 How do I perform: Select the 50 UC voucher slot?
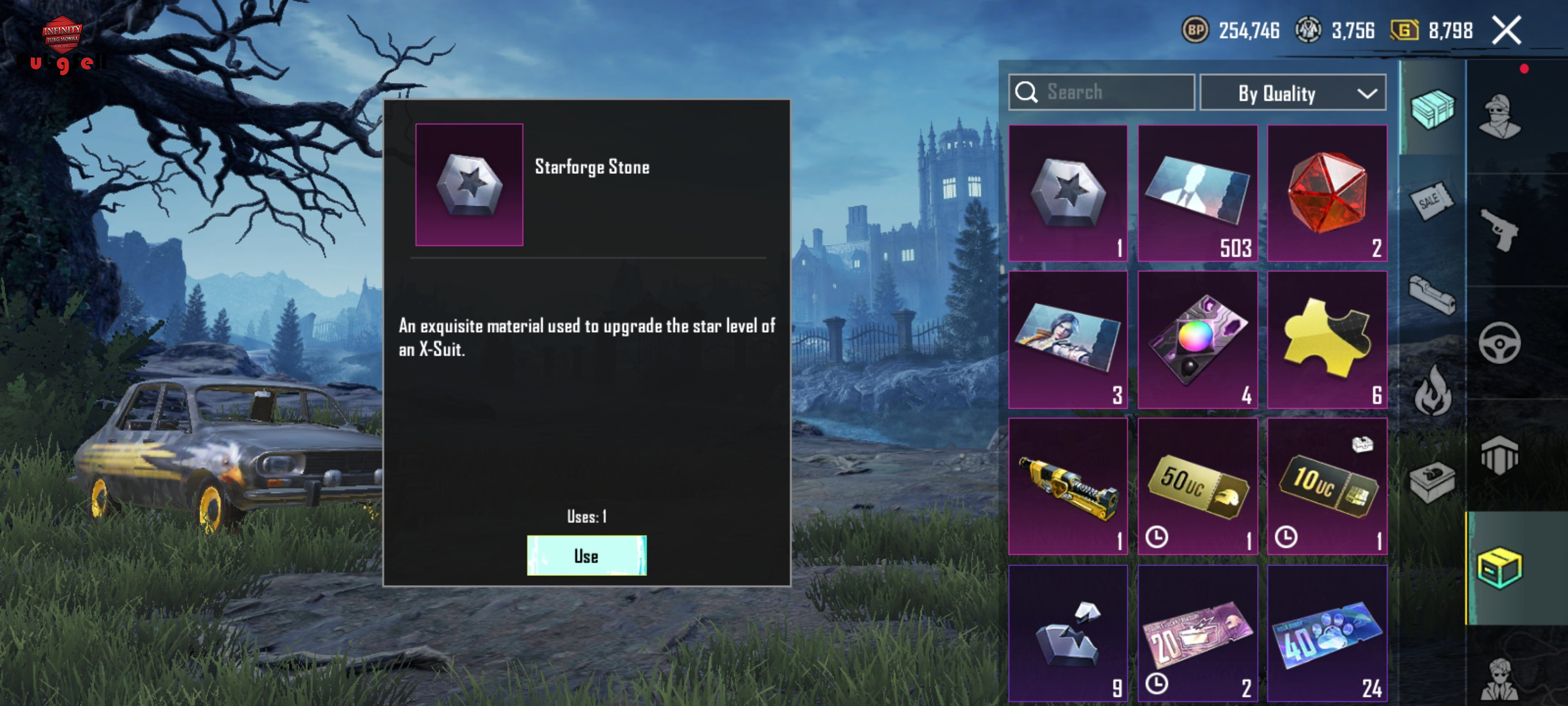(x=1198, y=486)
